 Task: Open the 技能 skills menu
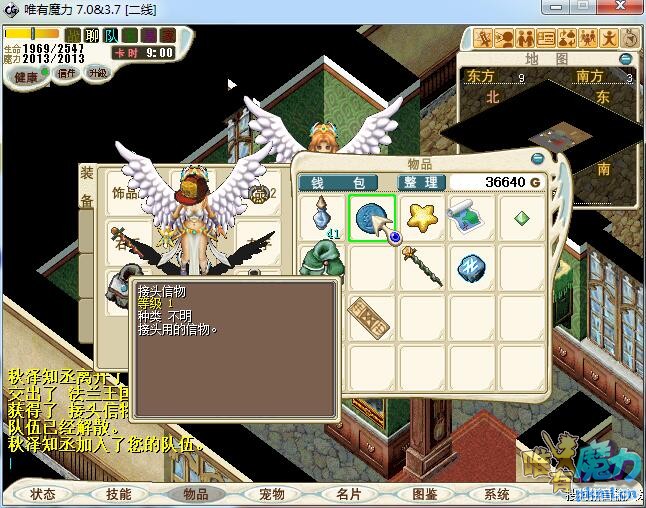pyautogui.click(x=119, y=494)
